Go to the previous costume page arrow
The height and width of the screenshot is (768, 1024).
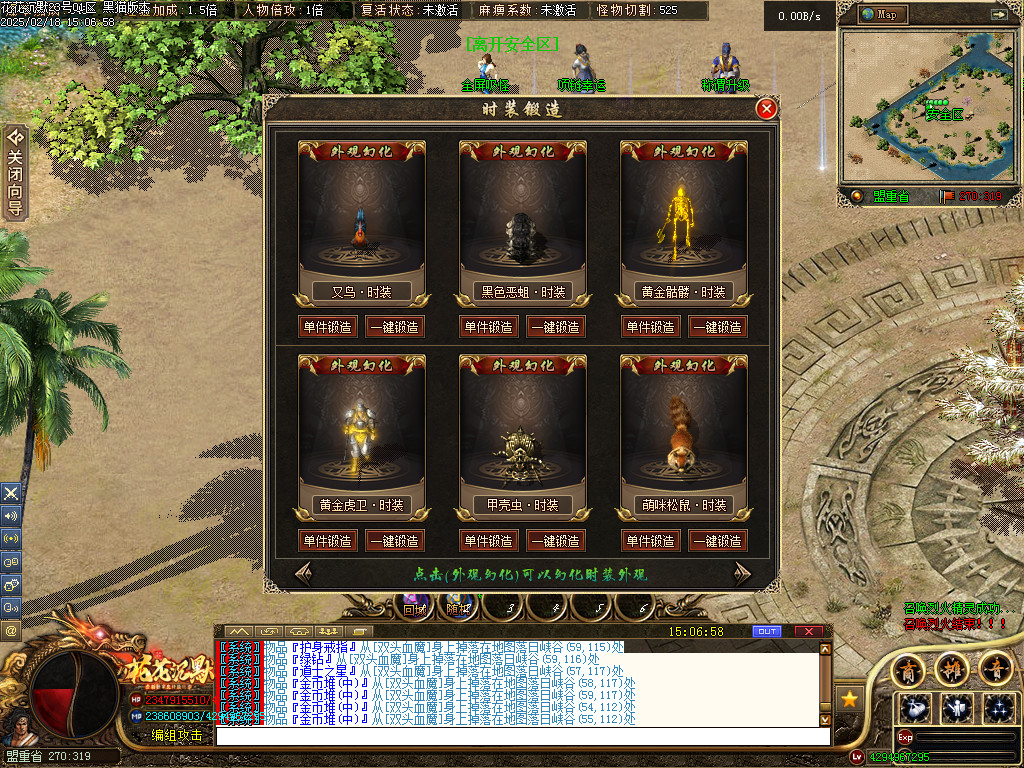[303, 573]
